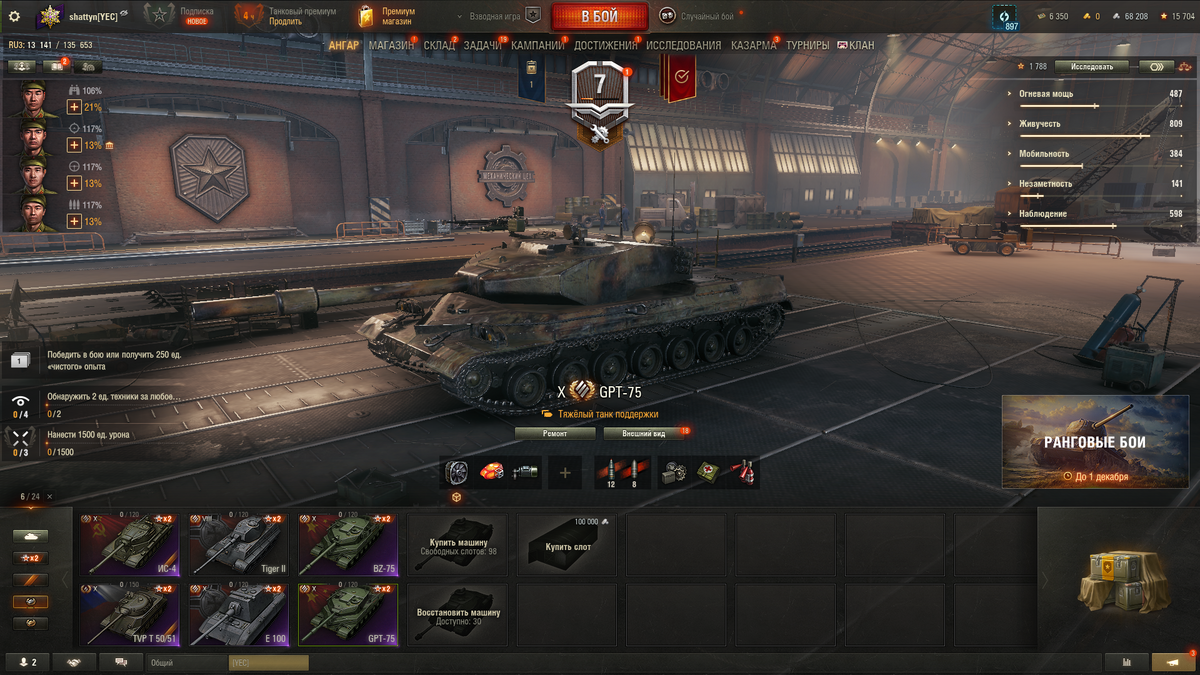This screenshot has height=675, width=1200.
Task: Open the game settings gear icon
Action: coord(14,16)
